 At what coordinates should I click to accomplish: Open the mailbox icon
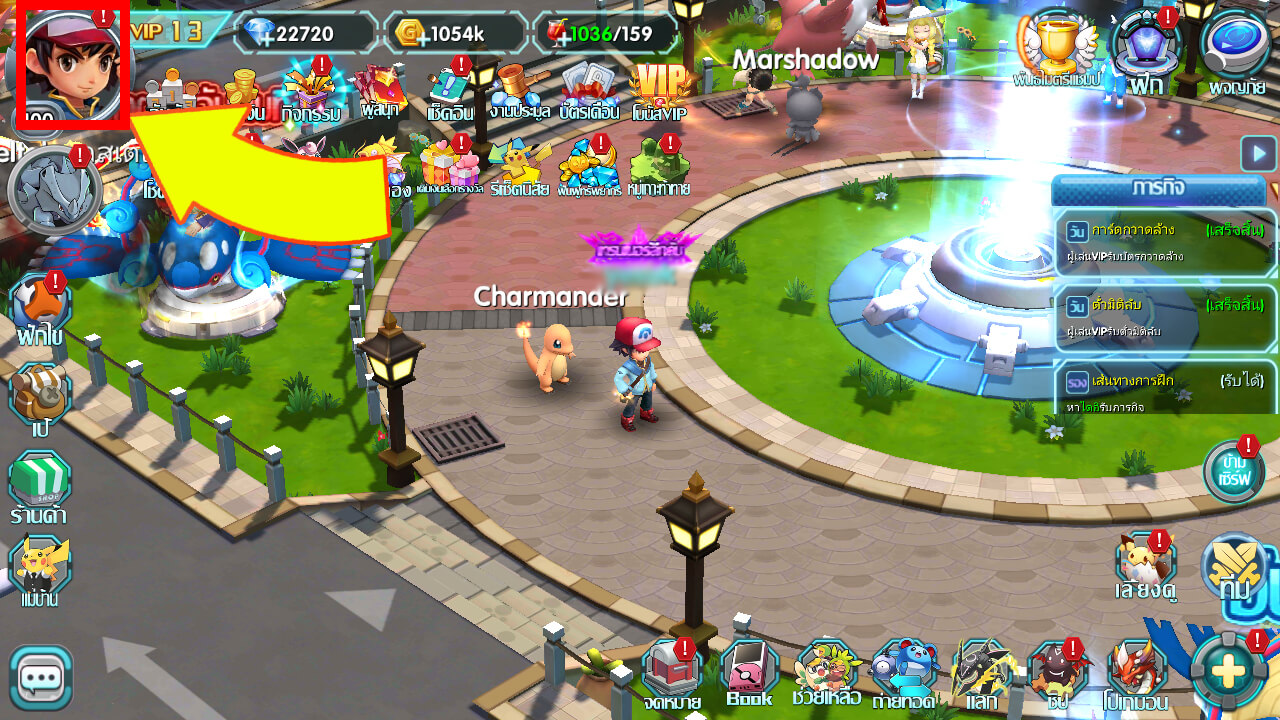pos(672,672)
